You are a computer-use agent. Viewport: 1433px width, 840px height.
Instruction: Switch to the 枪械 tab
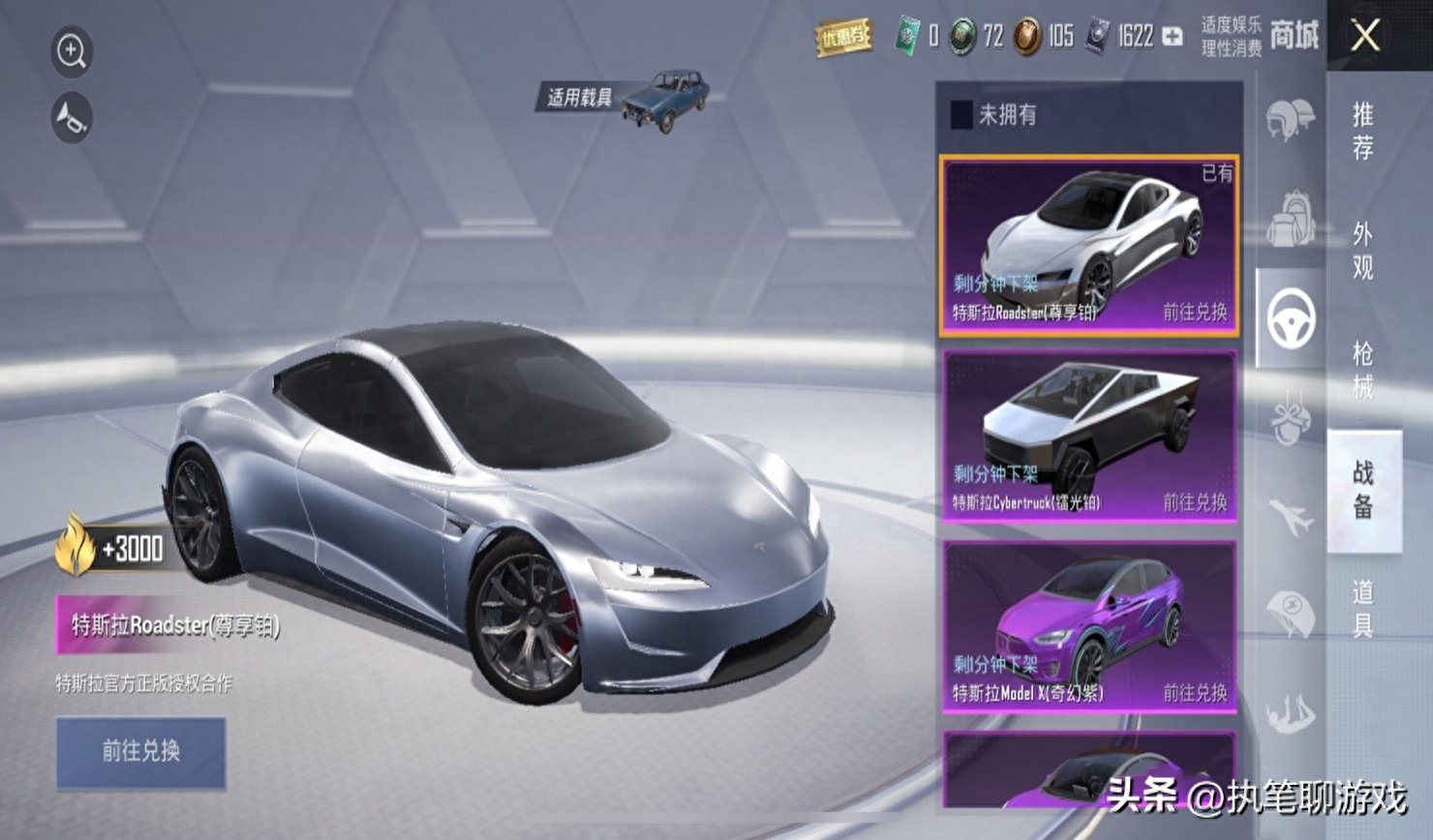1363,371
